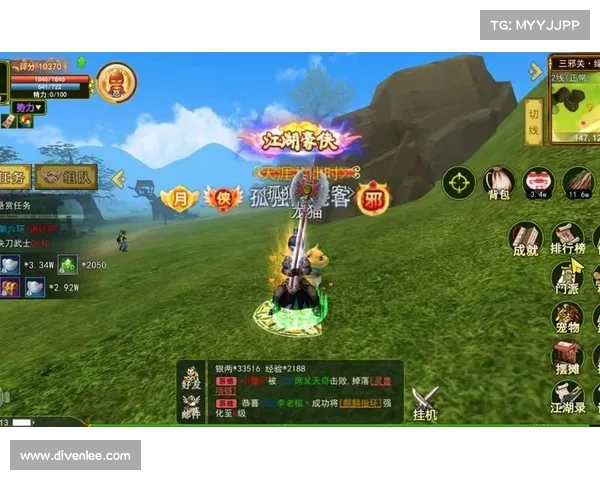Click the crosshair target button
Viewport: 600px width, 480px height.
459,183
